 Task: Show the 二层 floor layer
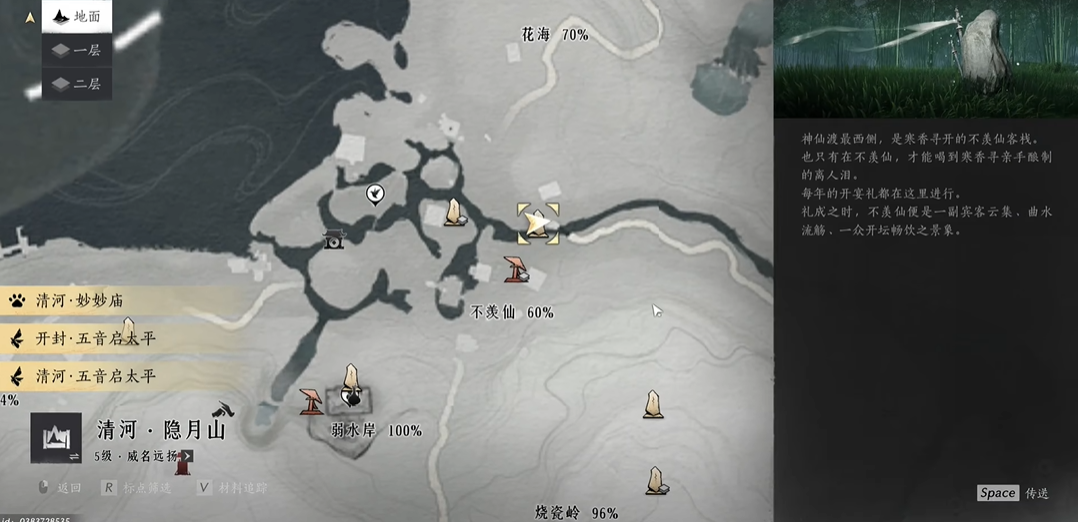(76, 83)
